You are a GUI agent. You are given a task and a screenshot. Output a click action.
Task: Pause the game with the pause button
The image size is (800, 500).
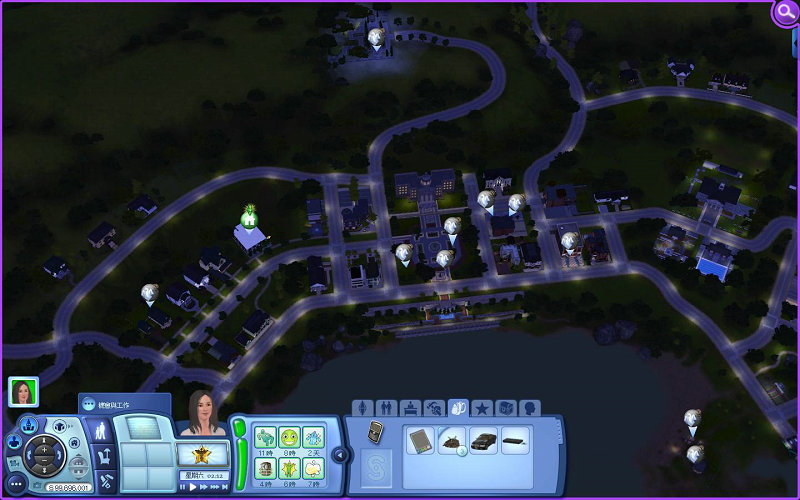[x=182, y=487]
